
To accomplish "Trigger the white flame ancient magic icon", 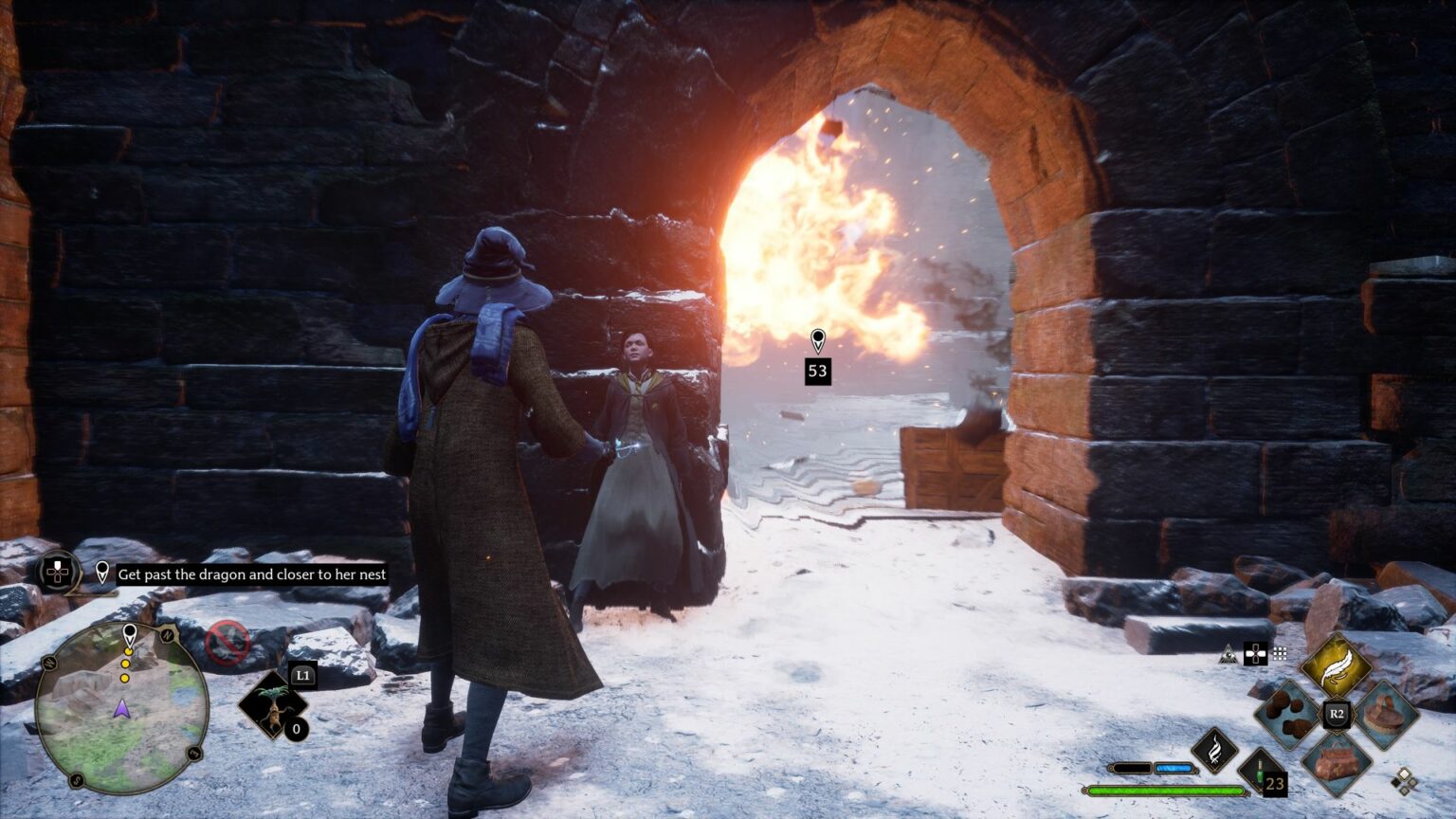I will pyautogui.click(x=1214, y=750).
